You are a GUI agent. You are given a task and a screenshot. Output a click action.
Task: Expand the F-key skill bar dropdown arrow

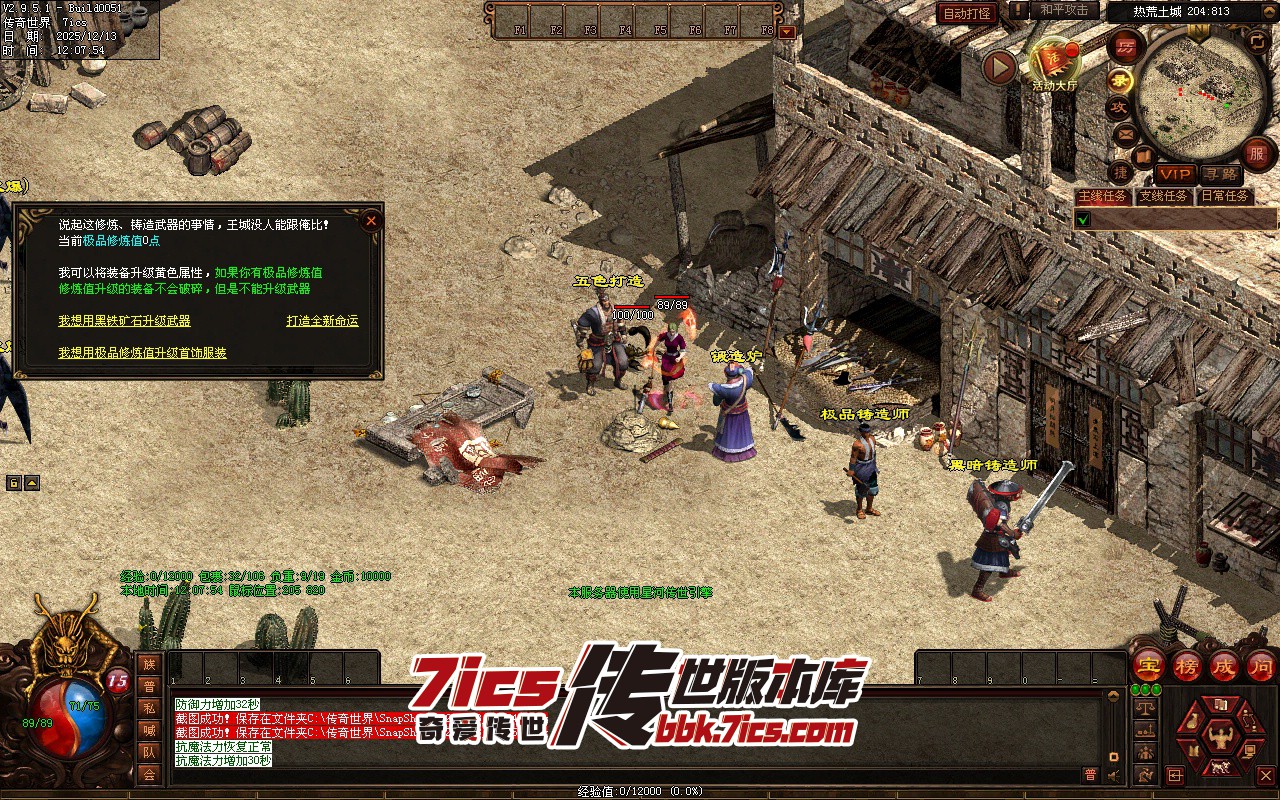(x=787, y=31)
